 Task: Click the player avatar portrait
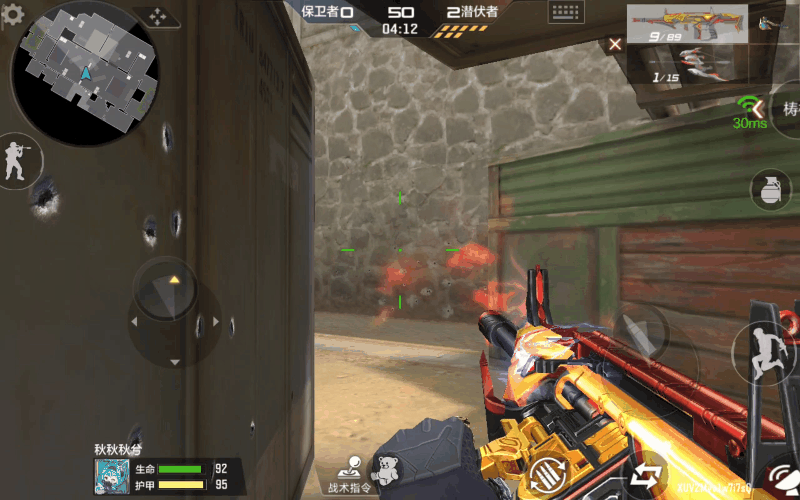tap(111, 478)
